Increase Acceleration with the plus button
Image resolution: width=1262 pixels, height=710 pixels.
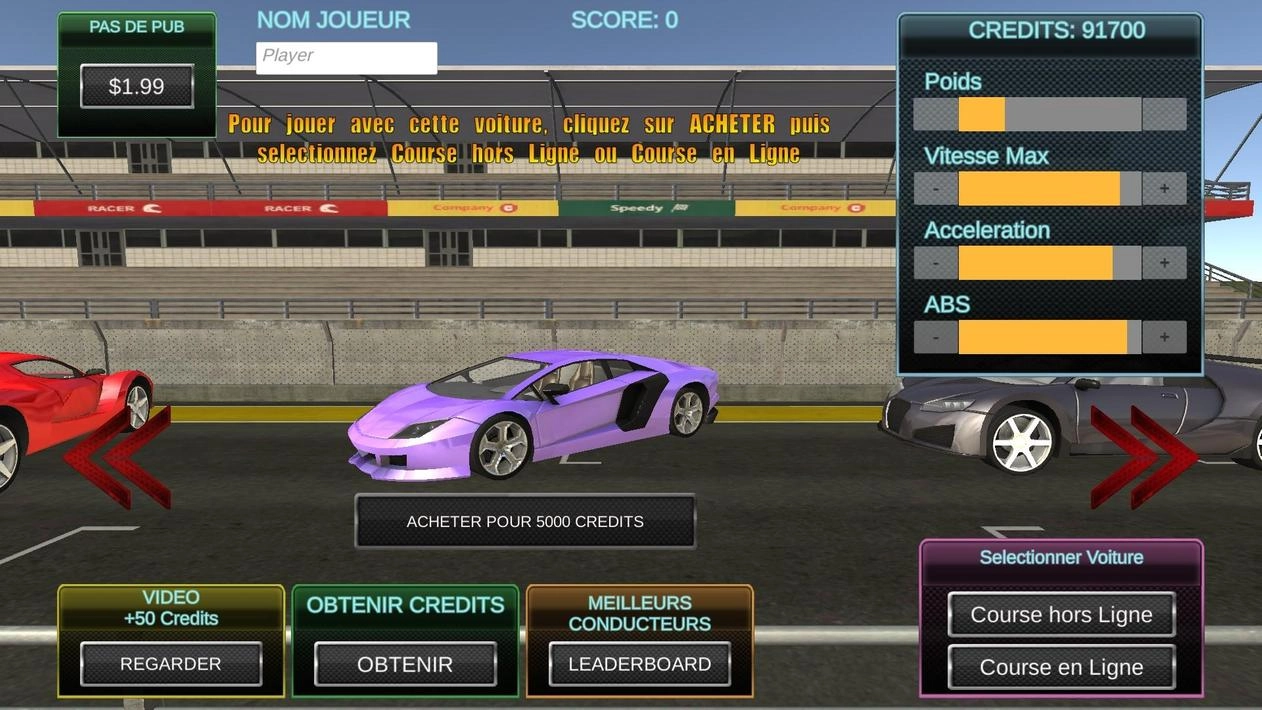[x=1164, y=263]
